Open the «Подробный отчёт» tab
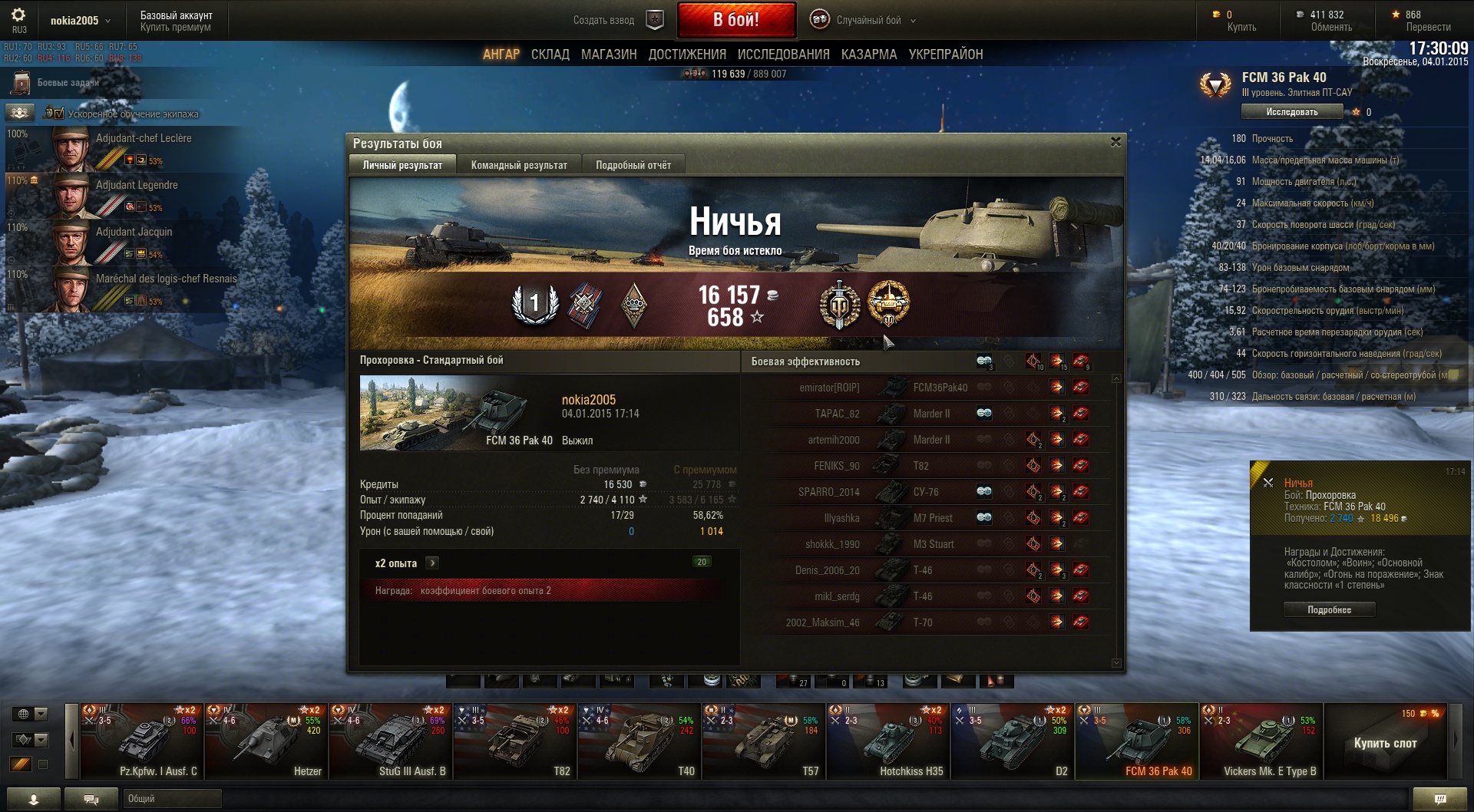 pyautogui.click(x=633, y=165)
